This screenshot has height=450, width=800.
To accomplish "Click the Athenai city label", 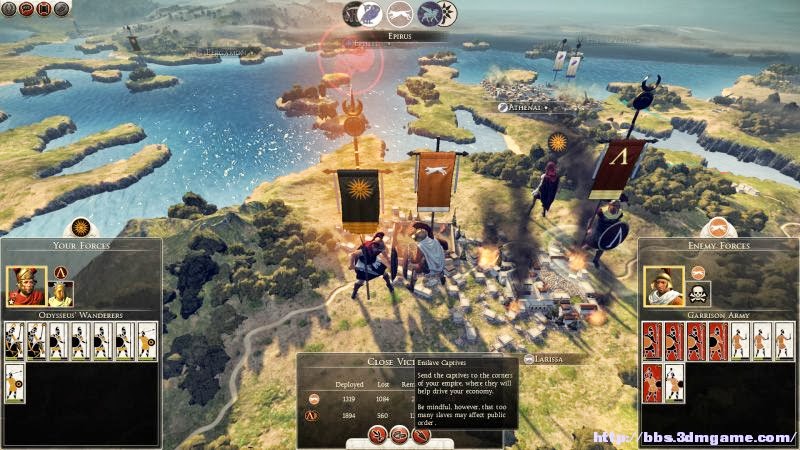I will coord(524,107).
